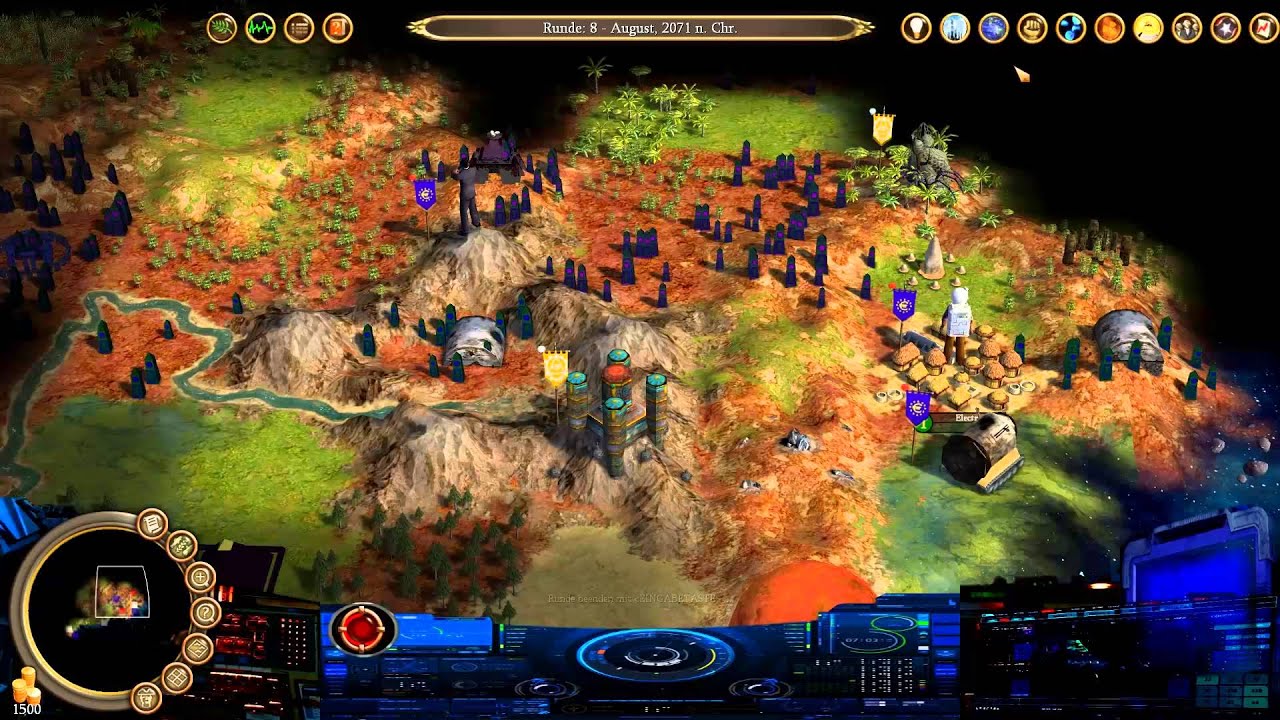The width and height of the screenshot is (1280, 720).
Task: Open the red chart paper icon
Action: pos(1264,28)
